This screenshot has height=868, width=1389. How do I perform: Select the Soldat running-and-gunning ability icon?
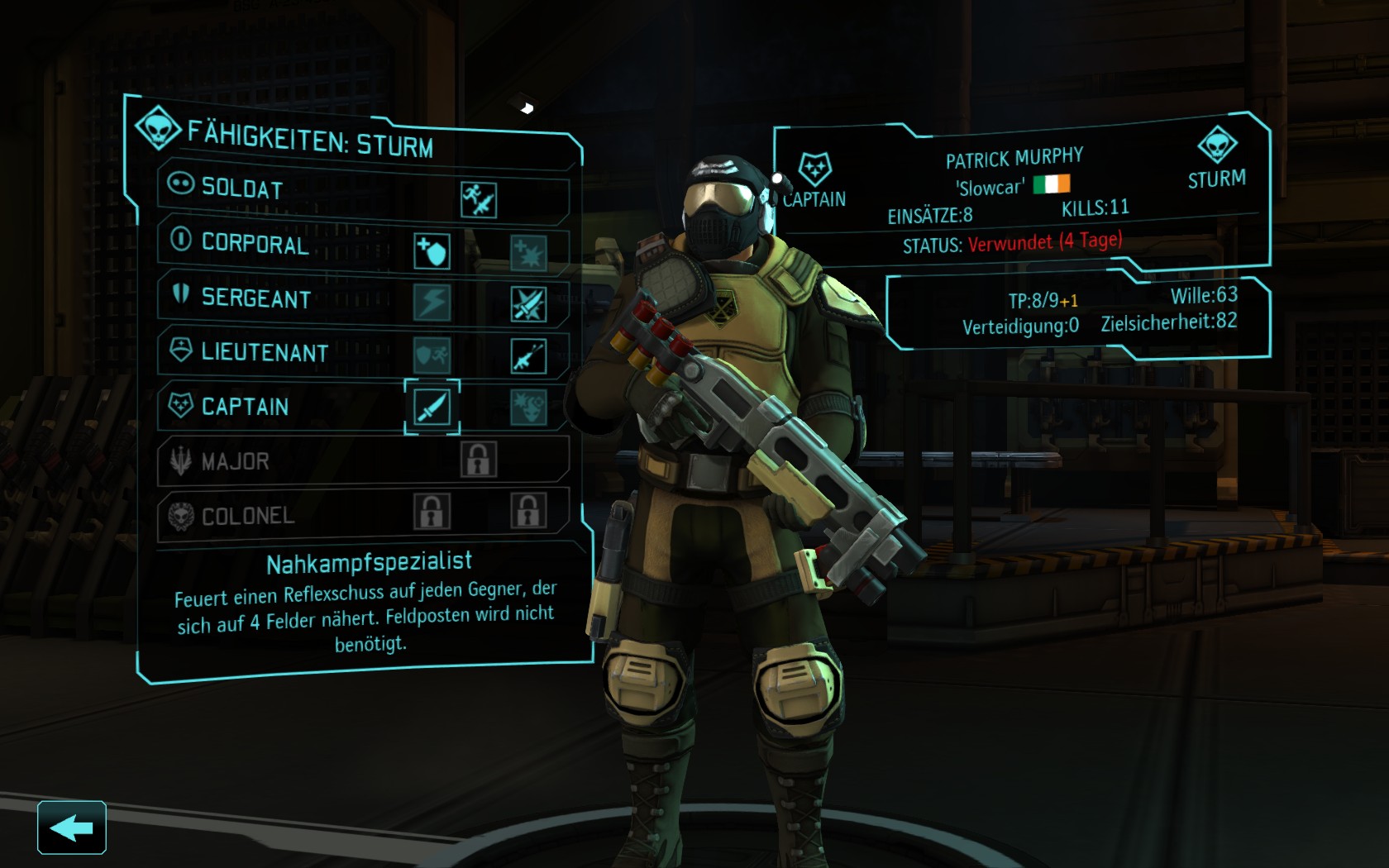click(479, 200)
